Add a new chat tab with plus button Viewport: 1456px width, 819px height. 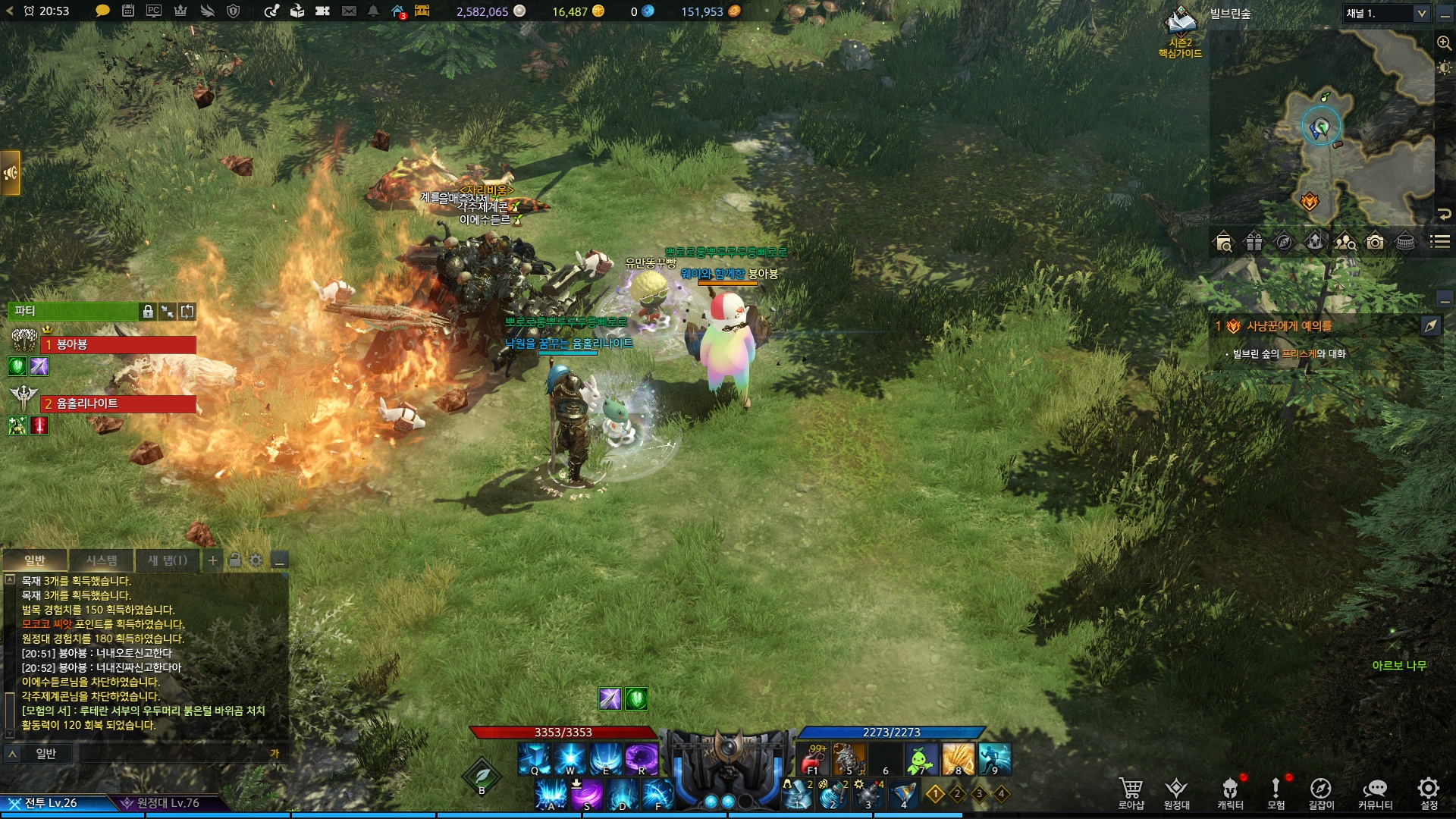coord(213,560)
